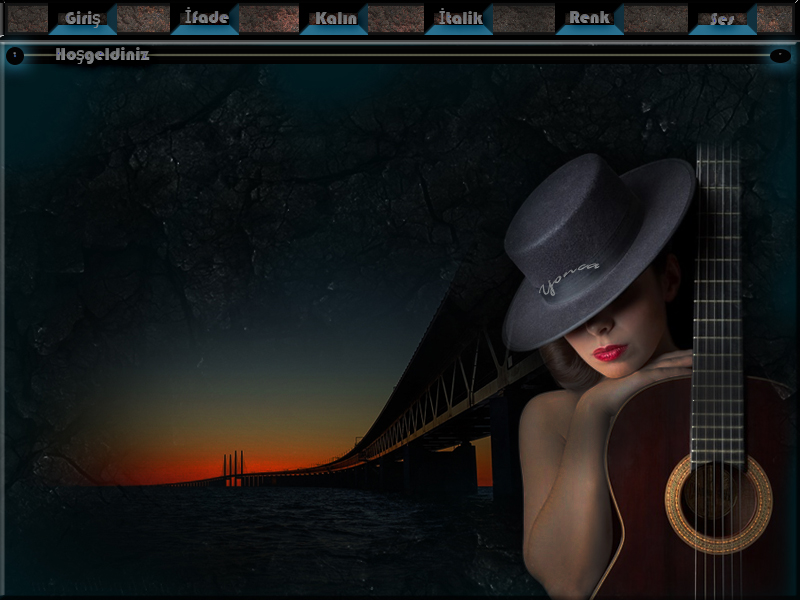Open the Renk color option

(x=589, y=18)
